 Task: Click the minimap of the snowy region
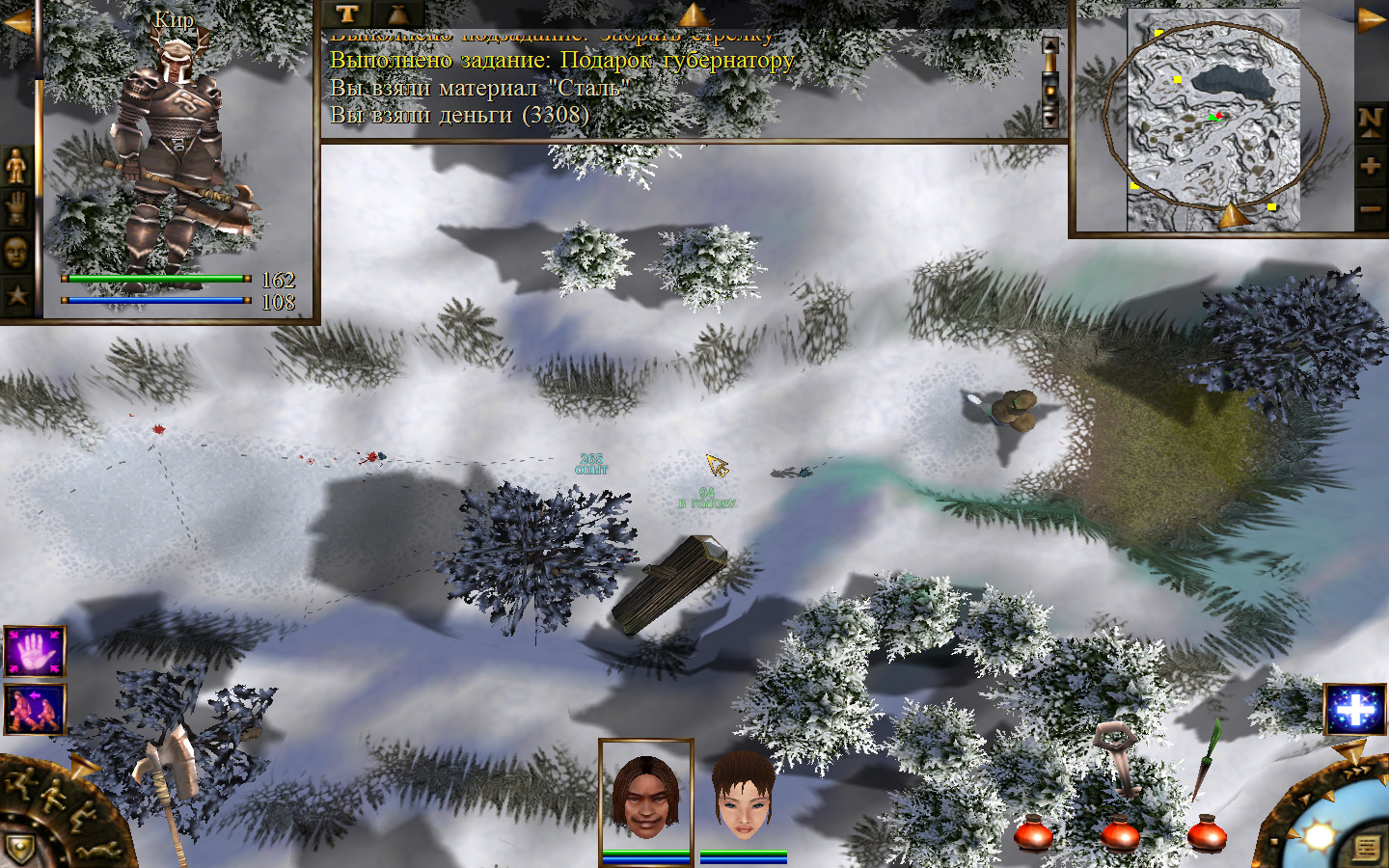tap(1213, 120)
